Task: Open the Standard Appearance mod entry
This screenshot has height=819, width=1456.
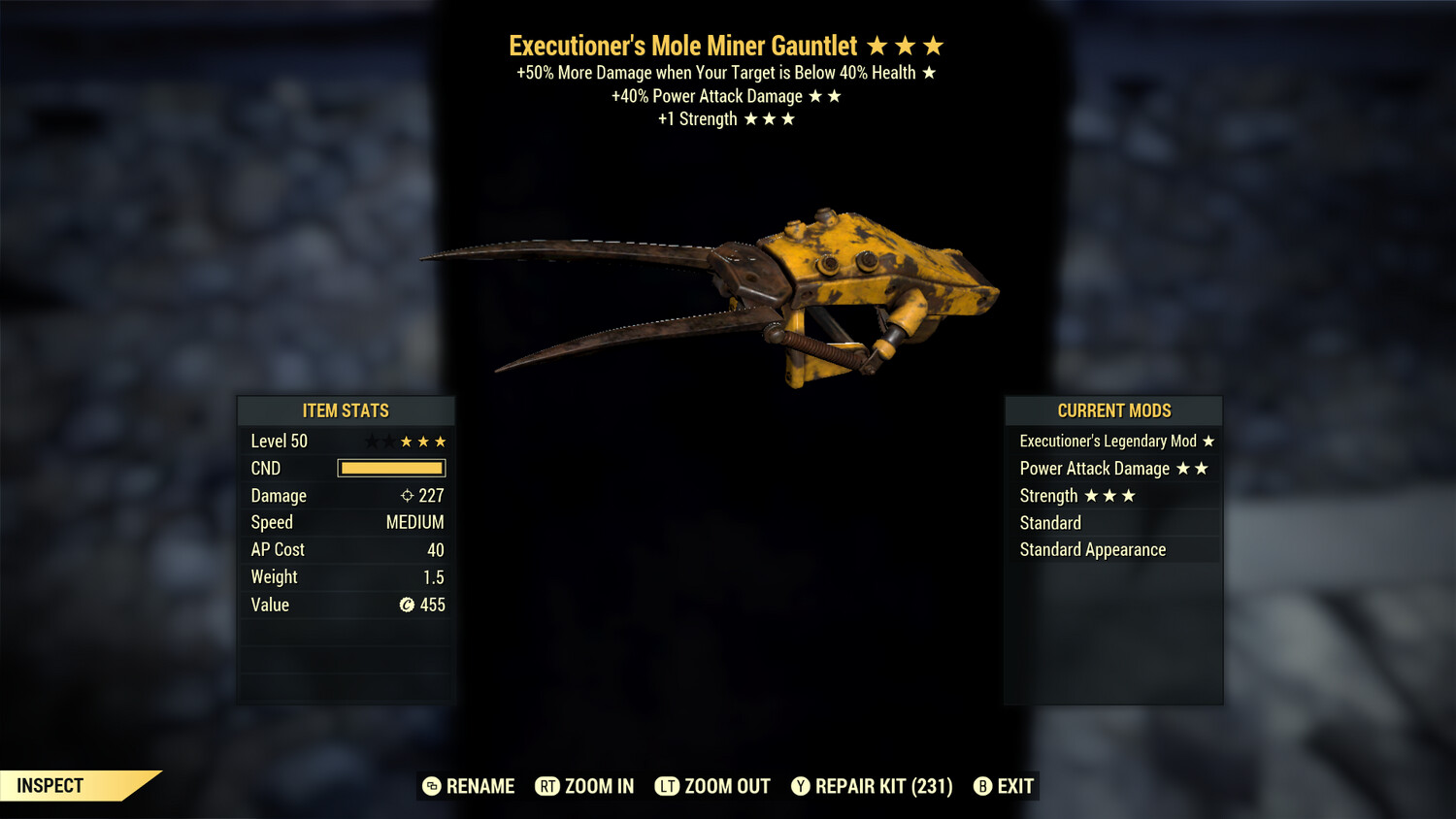Action: pos(1092,549)
